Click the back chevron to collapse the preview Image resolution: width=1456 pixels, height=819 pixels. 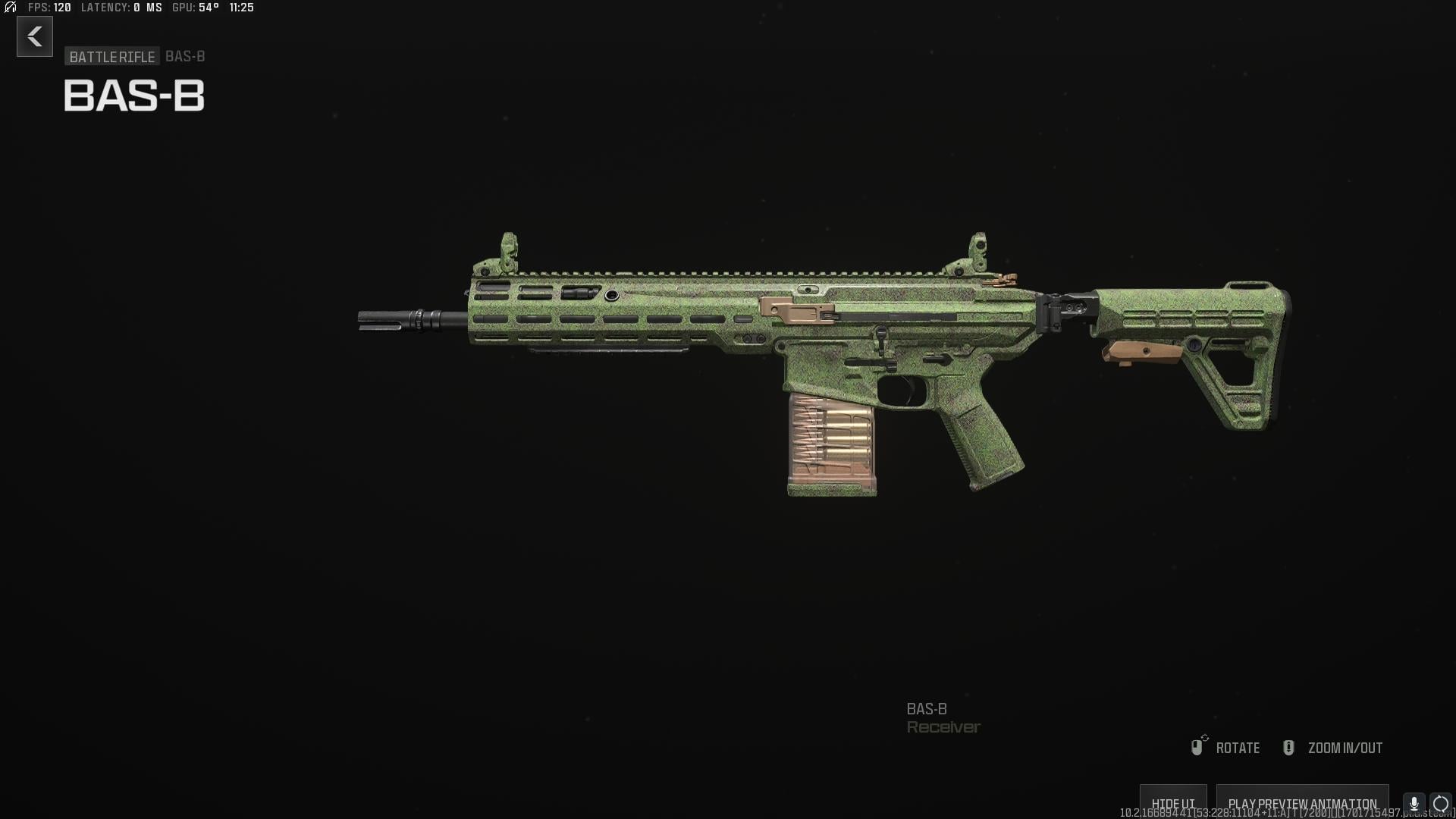tap(33, 36)
